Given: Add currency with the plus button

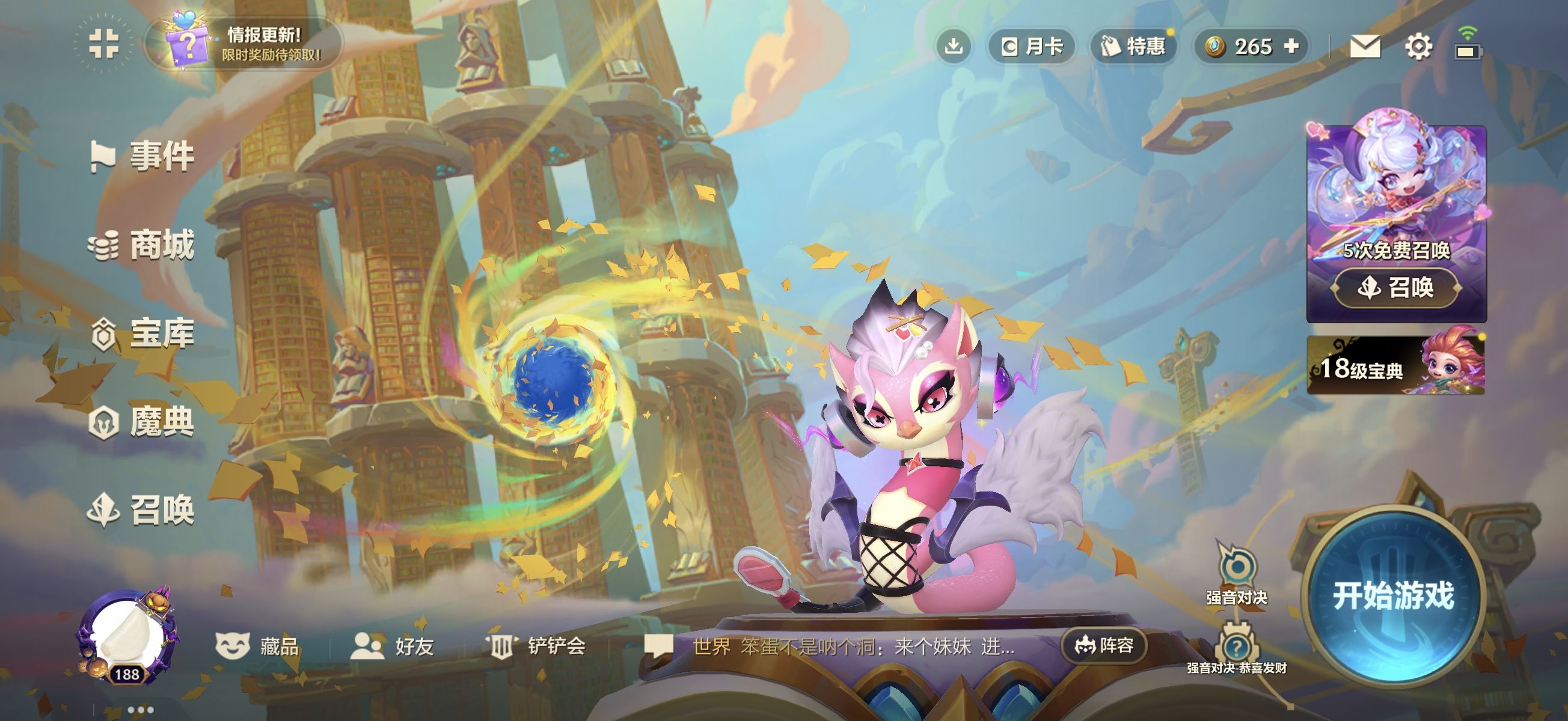Looking at the screenshot, I should (x=1291, y=46).
